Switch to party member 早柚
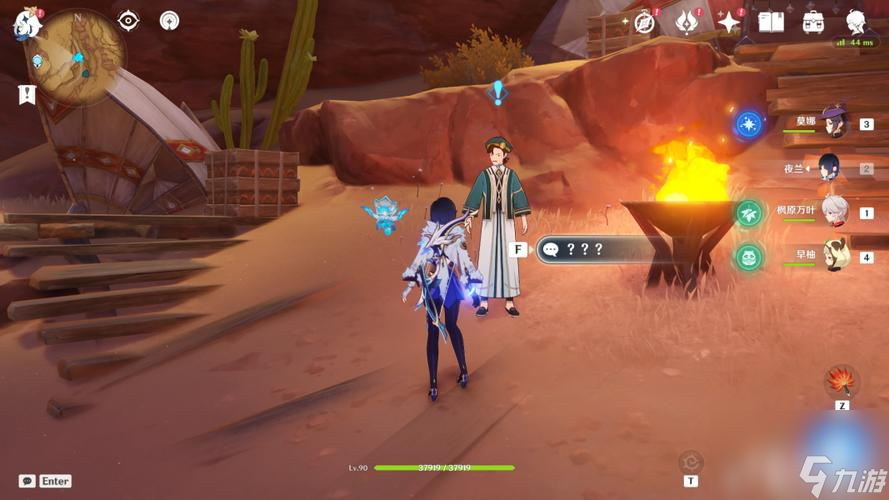 835,257
